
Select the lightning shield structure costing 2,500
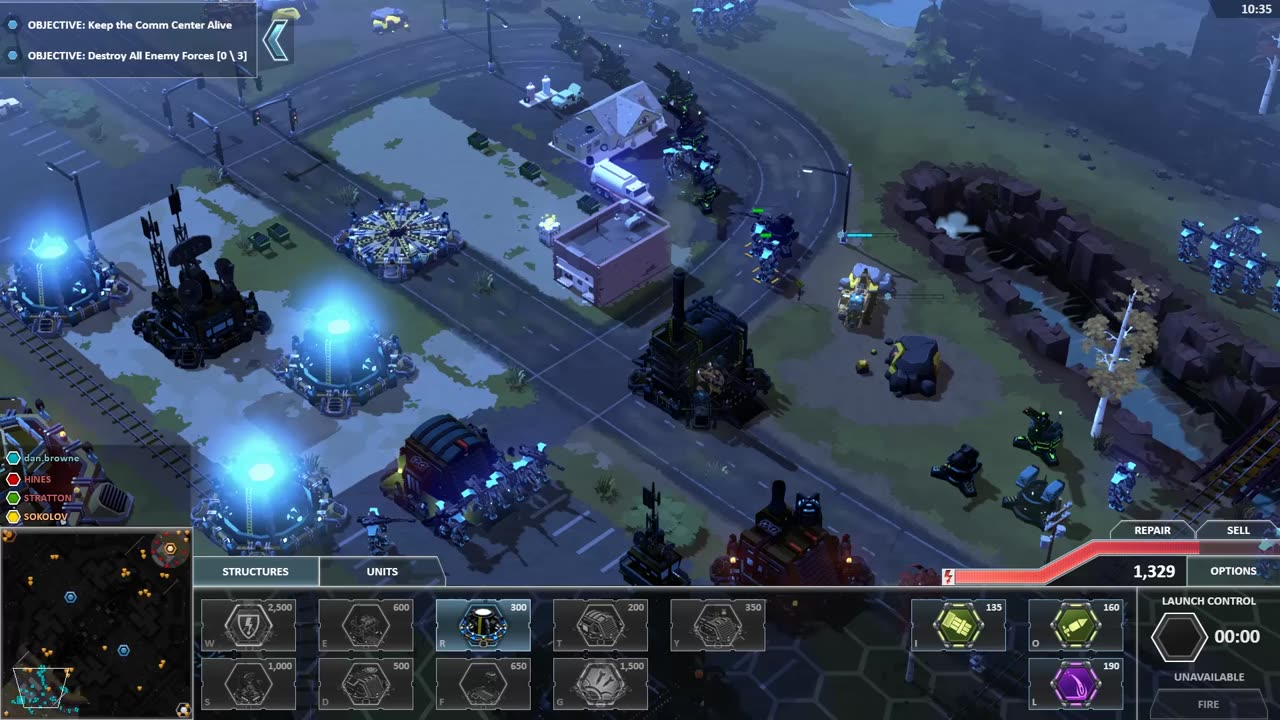pyautogui.click(x=248, y=626)
